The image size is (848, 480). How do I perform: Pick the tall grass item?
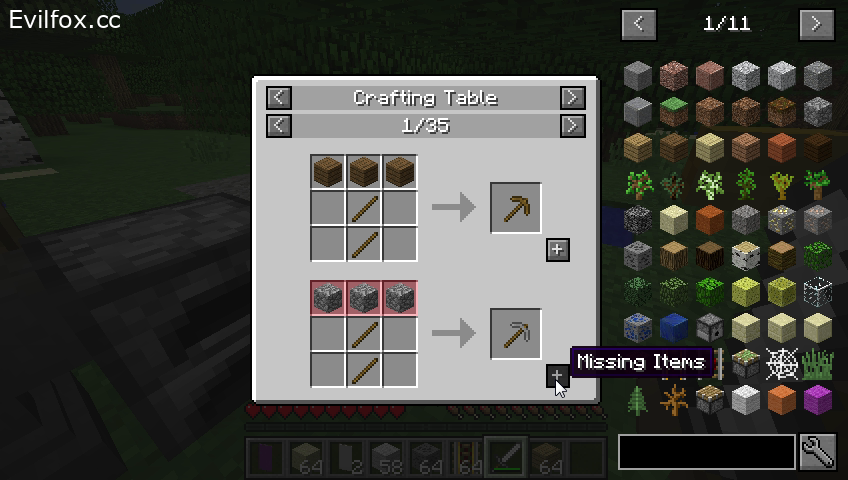(818, 364)
